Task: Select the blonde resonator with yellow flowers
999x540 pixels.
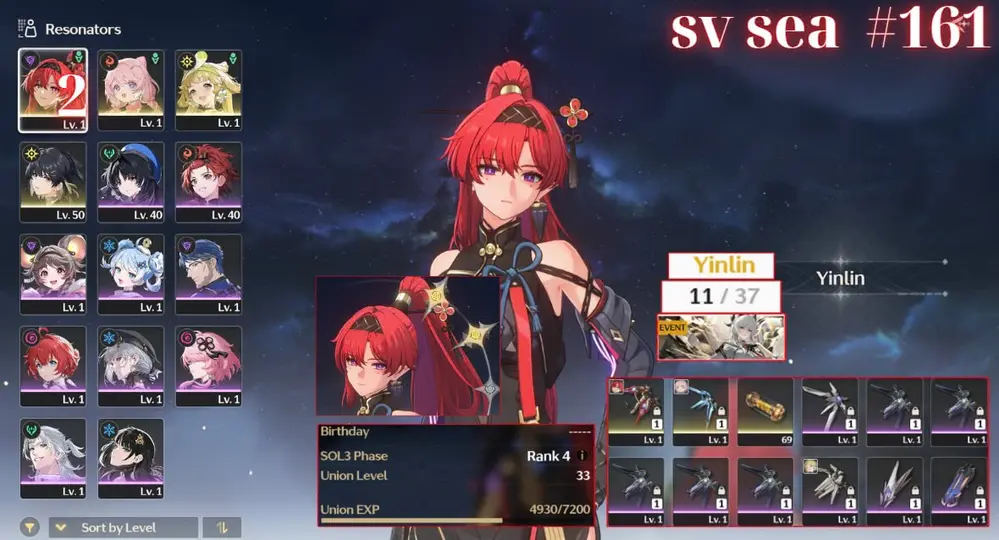Action: [x=208, y=90]
